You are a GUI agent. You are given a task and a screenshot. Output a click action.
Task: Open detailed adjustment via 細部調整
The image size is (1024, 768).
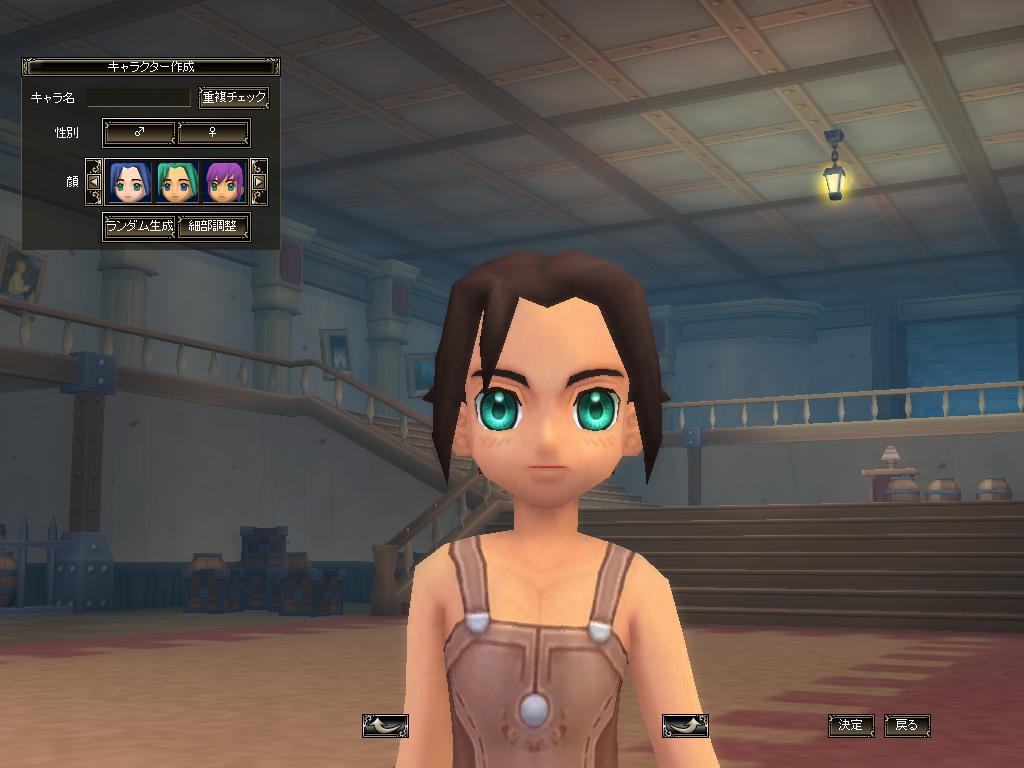pos(213,226)
